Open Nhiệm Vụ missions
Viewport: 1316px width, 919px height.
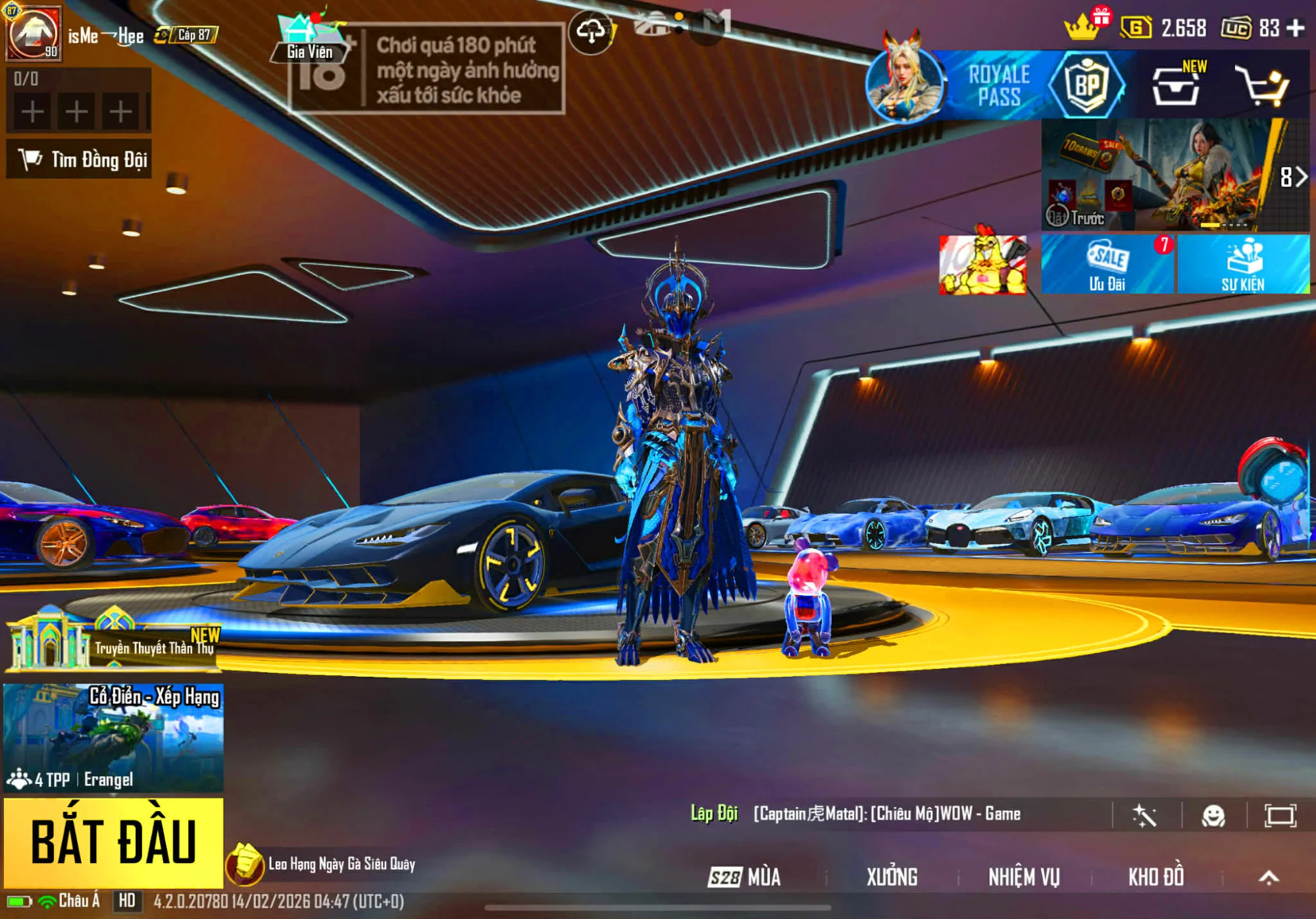(1024, 877)
